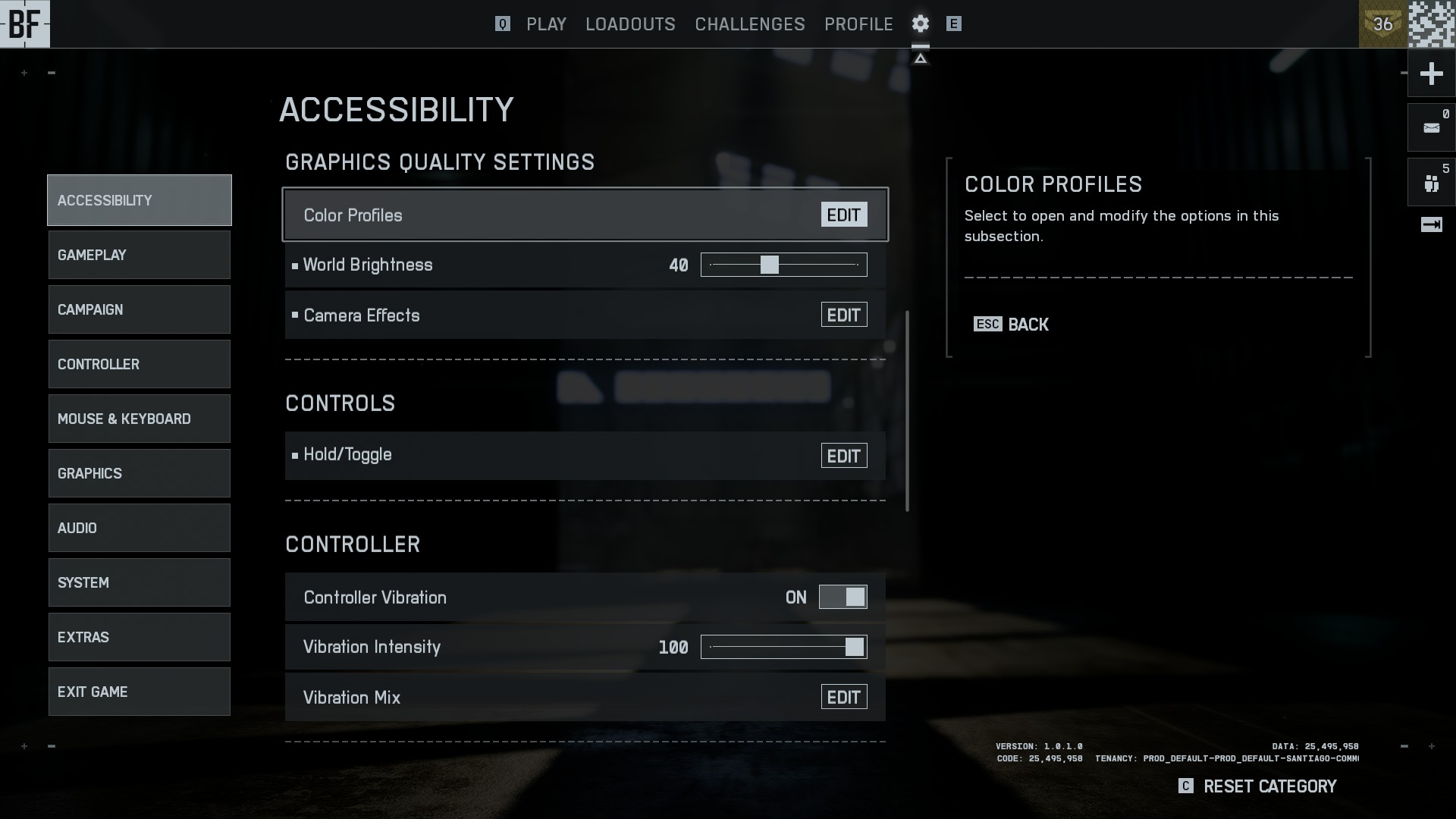Reset Category to defaults
This screenshot has width=1456, height=819.
coord(1269,786)
